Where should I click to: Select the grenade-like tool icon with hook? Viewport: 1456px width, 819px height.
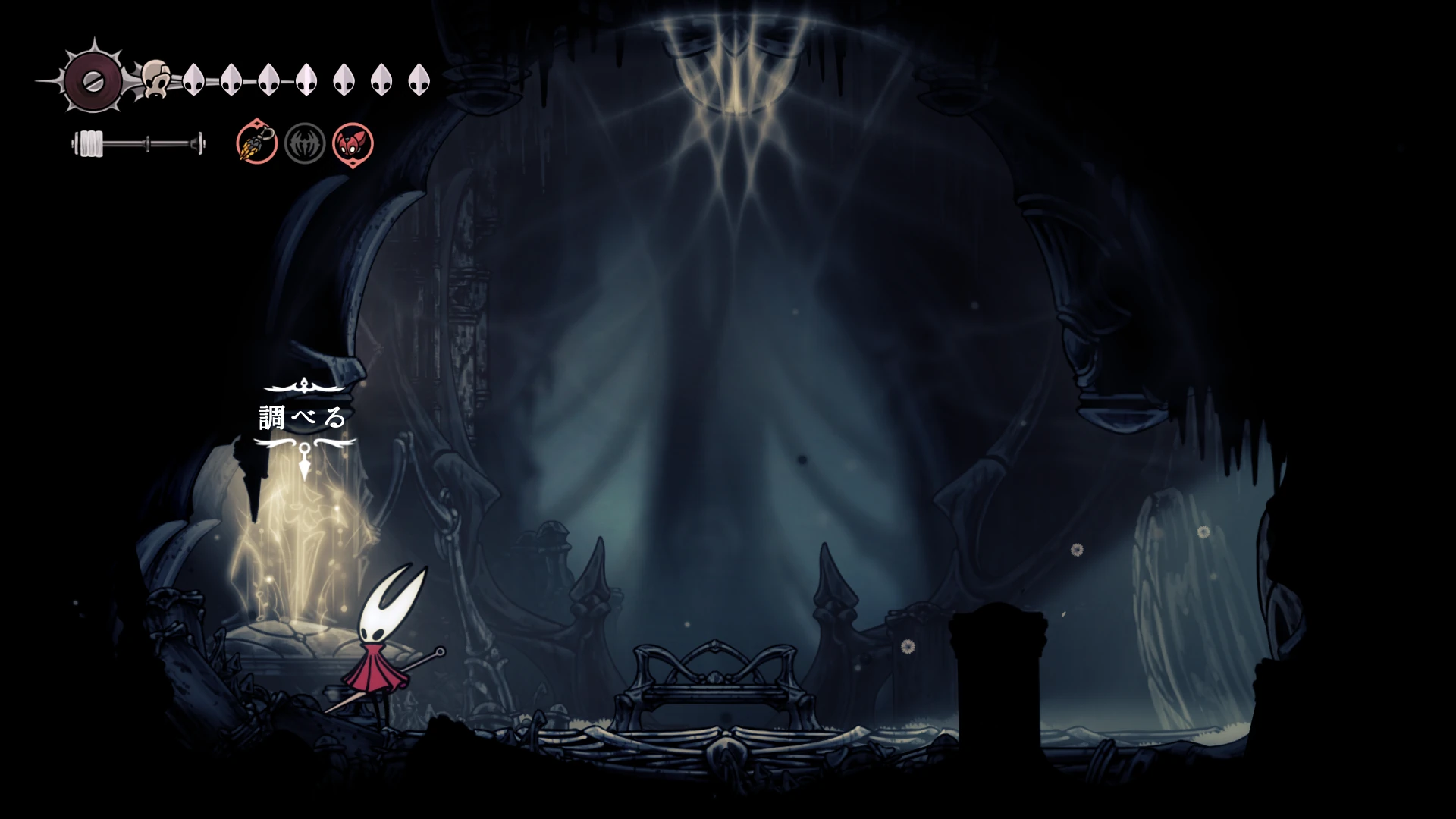click(x=256, y=143)
